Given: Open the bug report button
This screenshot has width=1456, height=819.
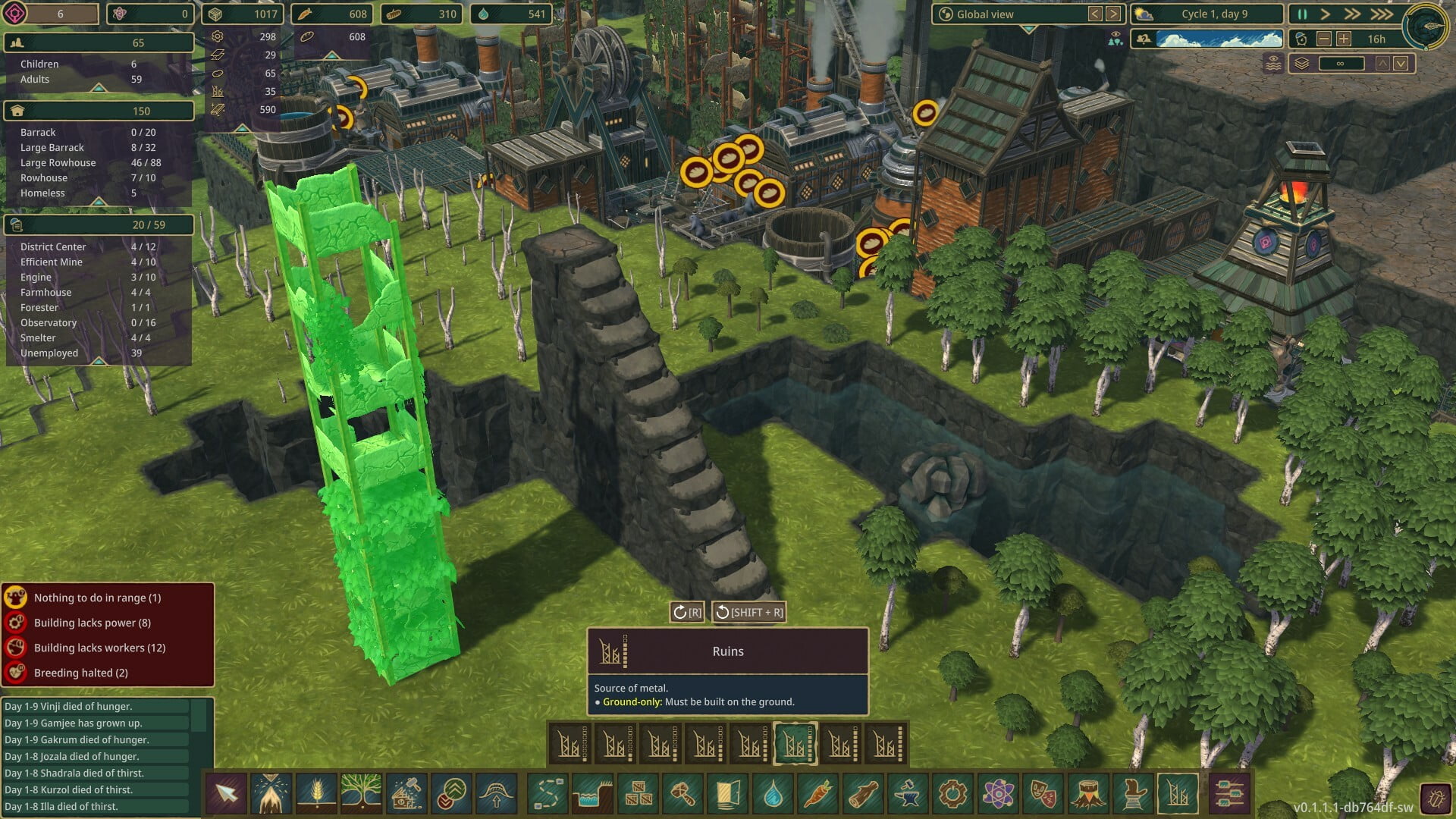Looking at the screenshot, I should click(1436, 799).
